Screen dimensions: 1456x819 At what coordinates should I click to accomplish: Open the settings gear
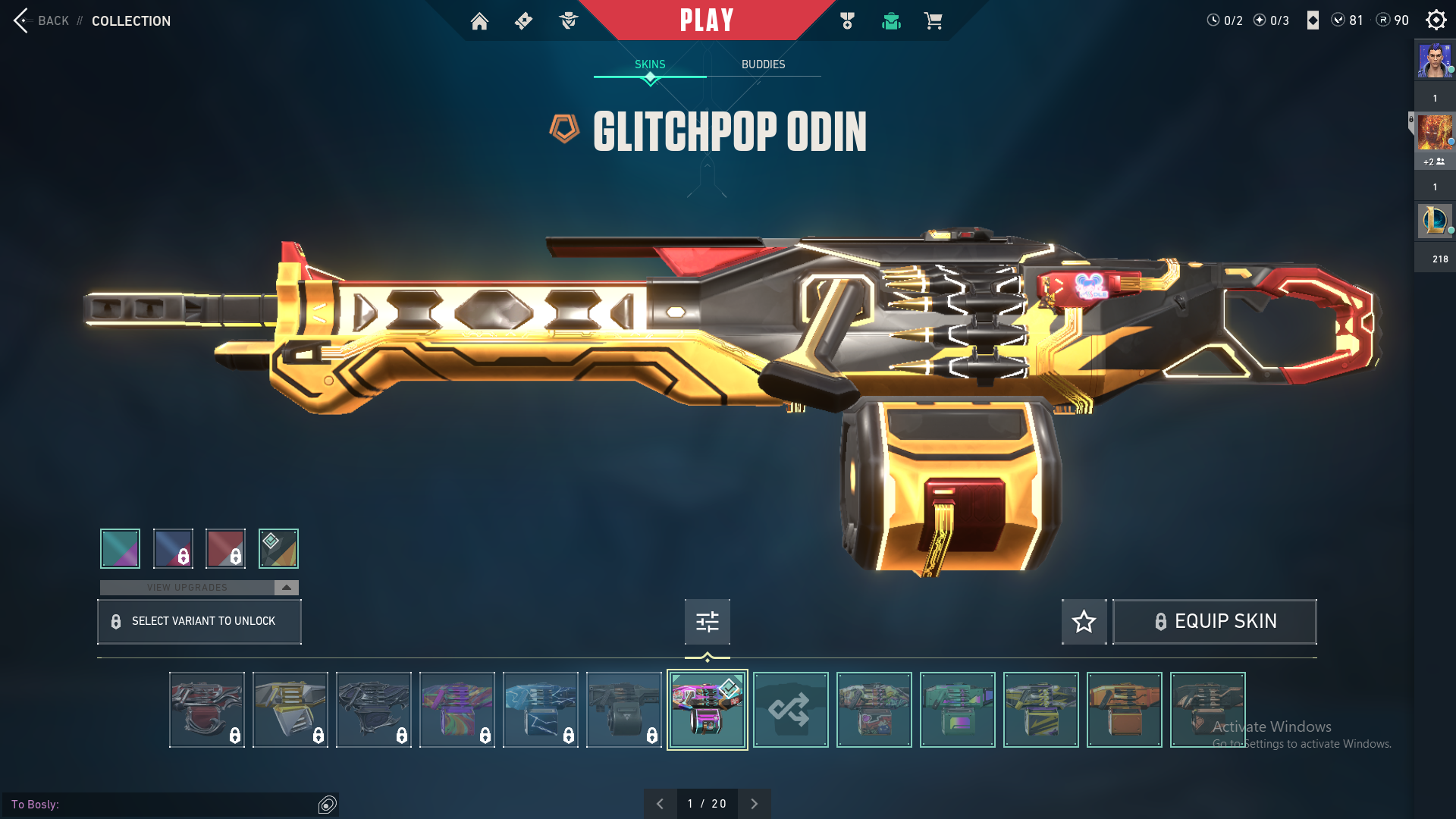tap(1436, 20)
